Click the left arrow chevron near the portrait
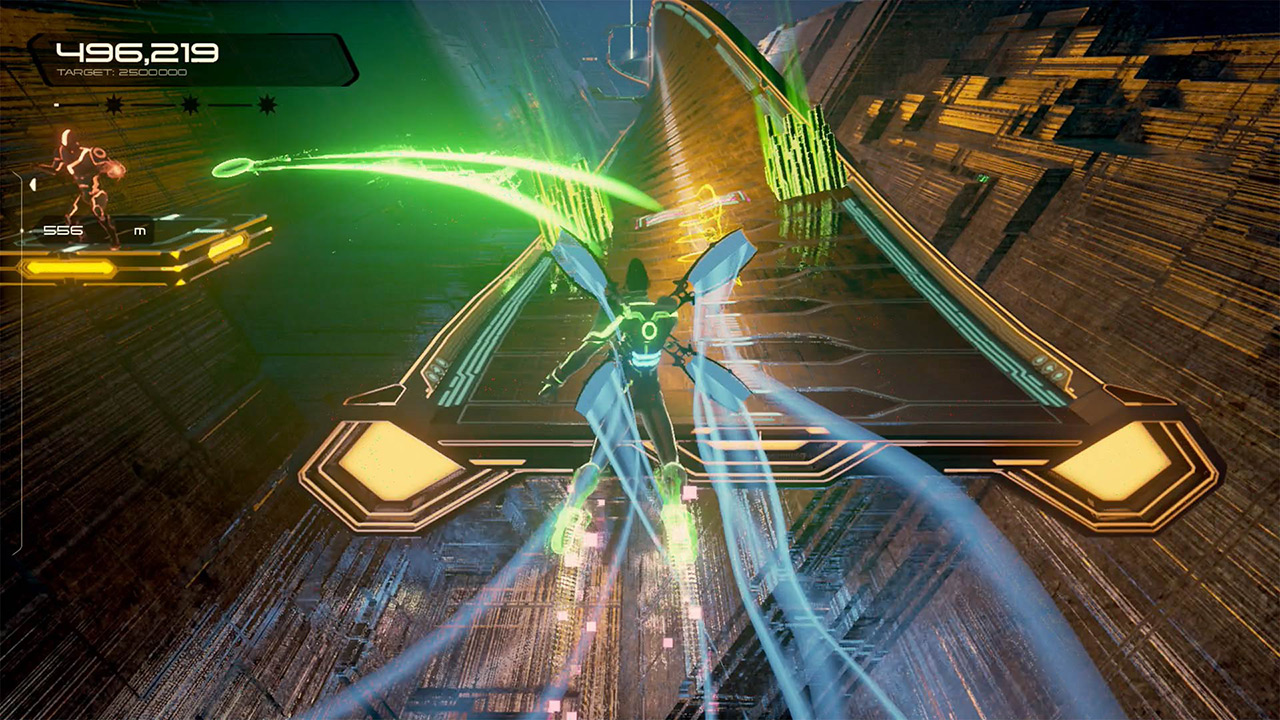The image size is (1280, 720). (x=32, y=185)
